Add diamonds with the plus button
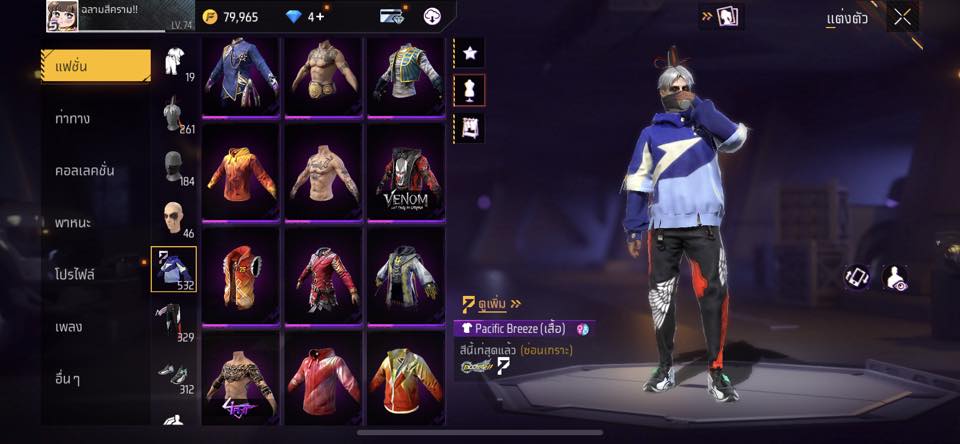 click(320, 16)
